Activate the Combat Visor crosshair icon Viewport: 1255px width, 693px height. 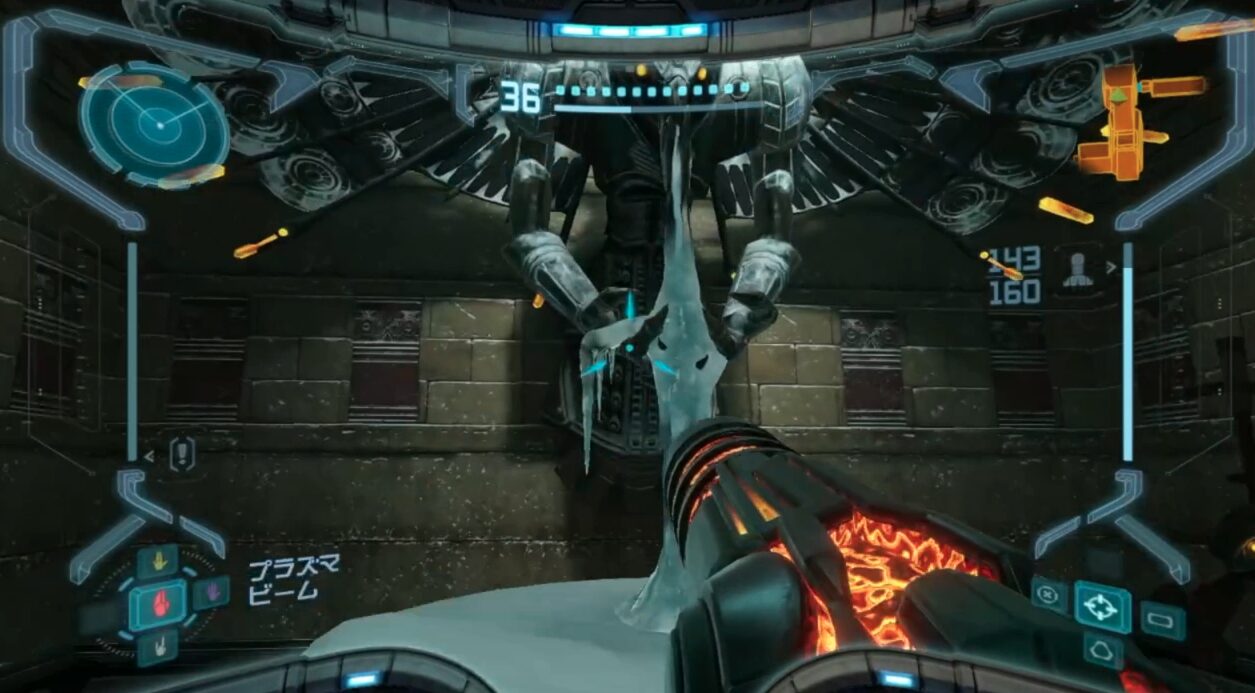click(1102, 606)
